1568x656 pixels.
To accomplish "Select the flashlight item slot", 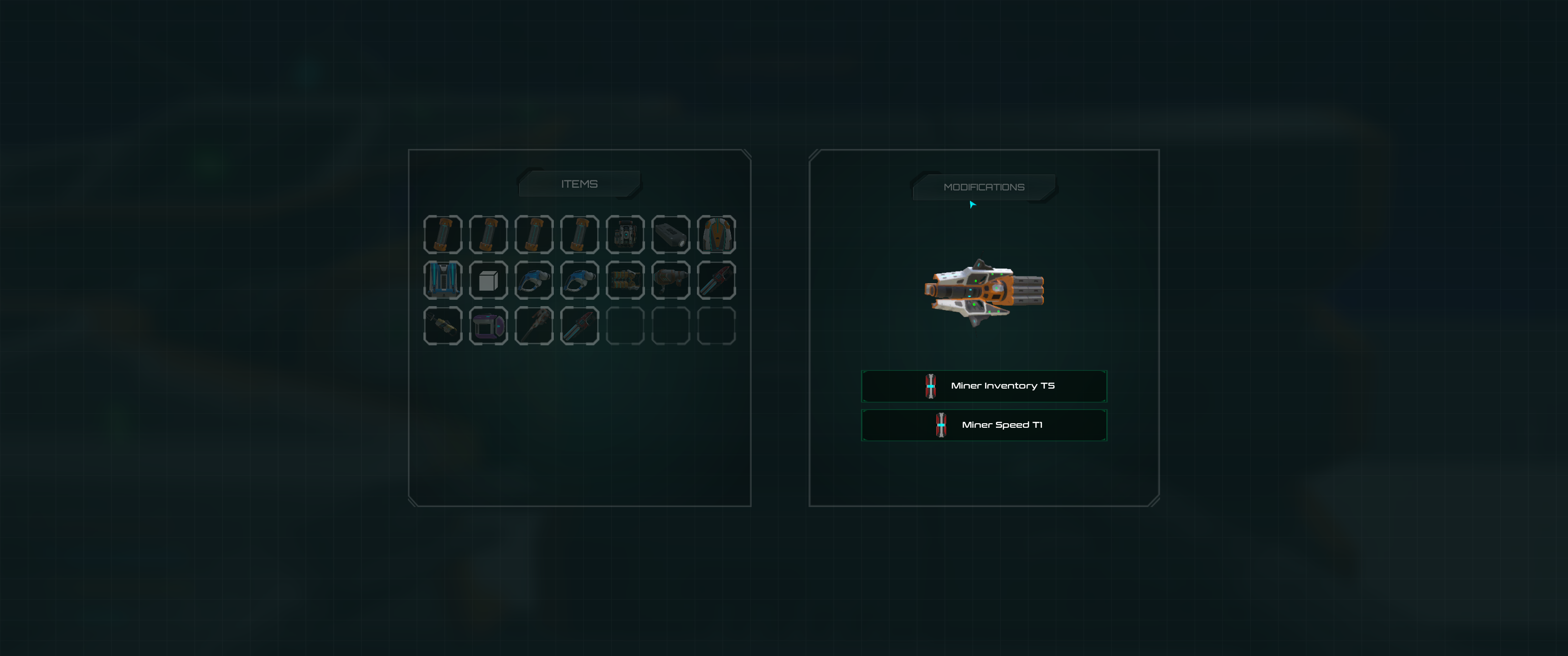I will [x=670, y=234].
